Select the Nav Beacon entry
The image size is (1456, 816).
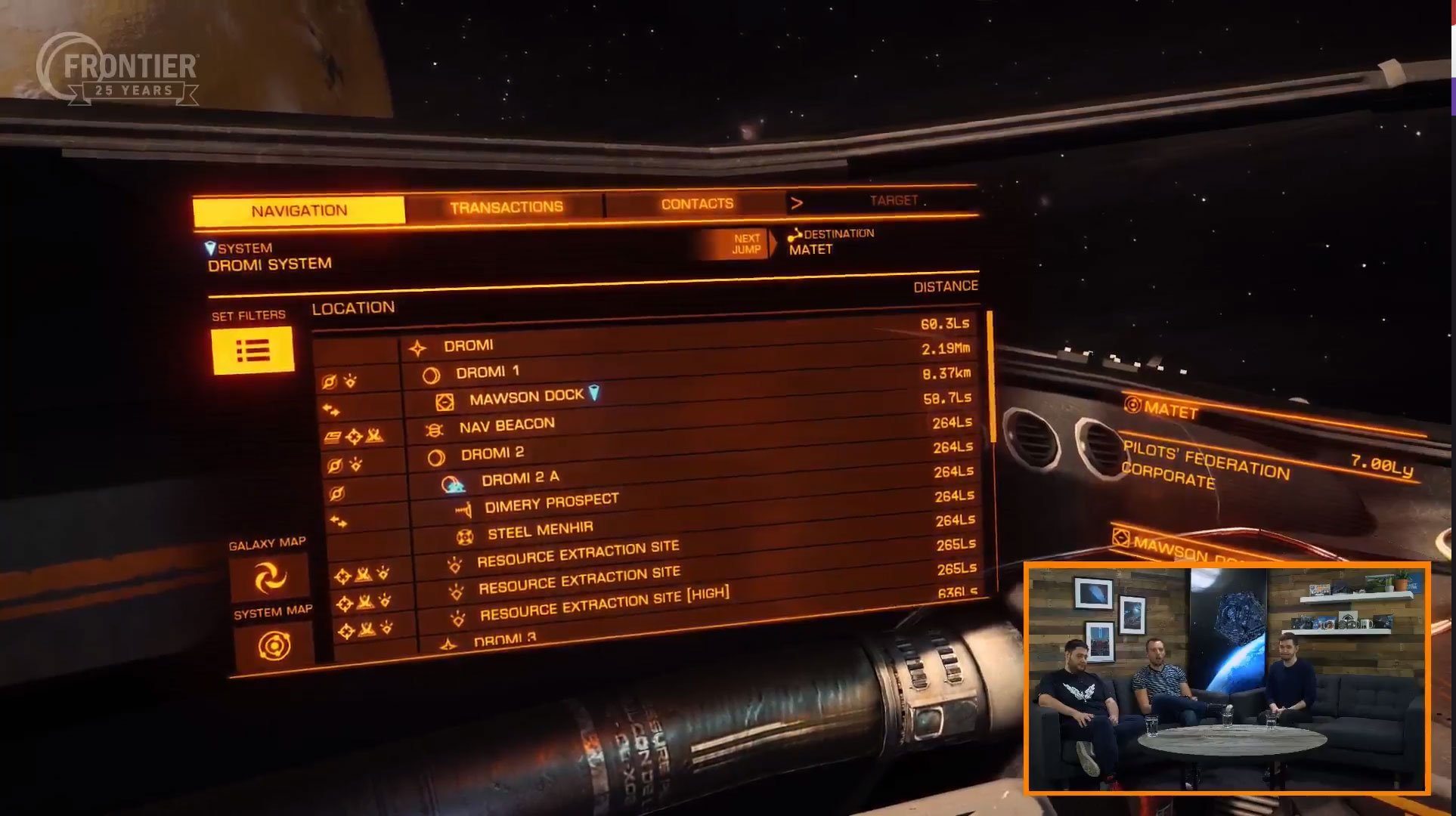point(507,425)
